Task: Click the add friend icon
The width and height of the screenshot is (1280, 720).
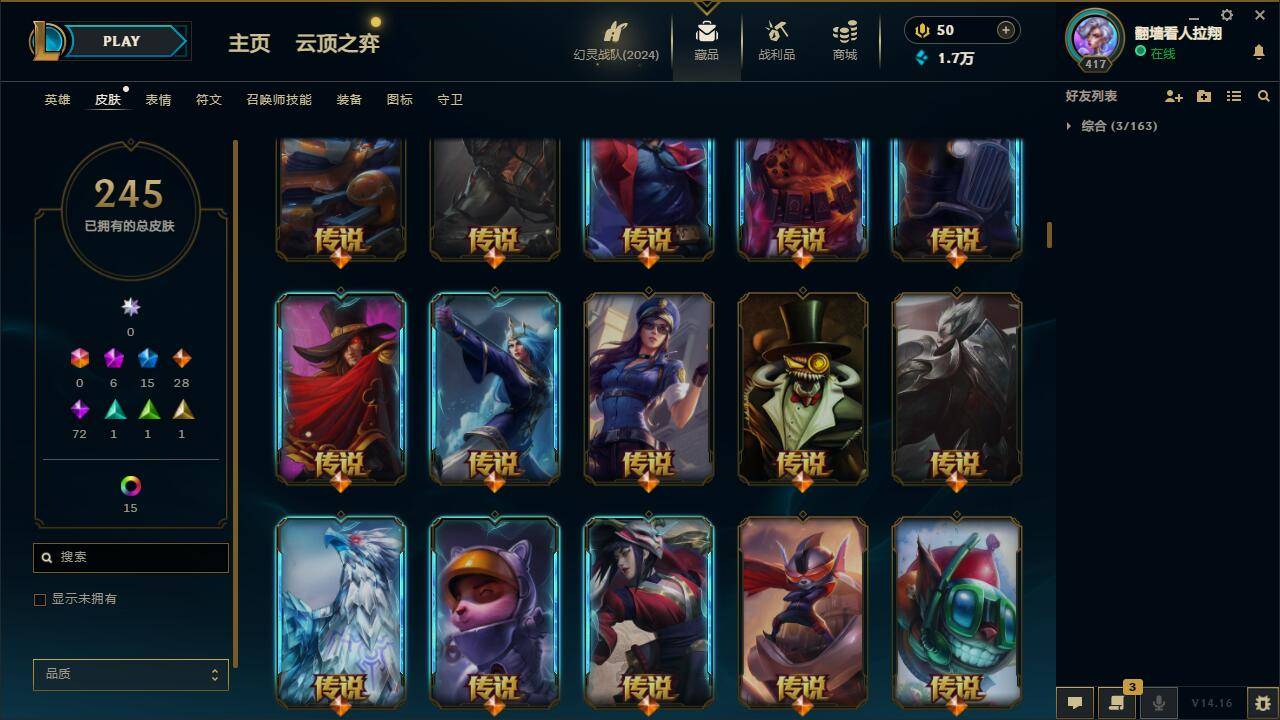Action: [1174, 96]
